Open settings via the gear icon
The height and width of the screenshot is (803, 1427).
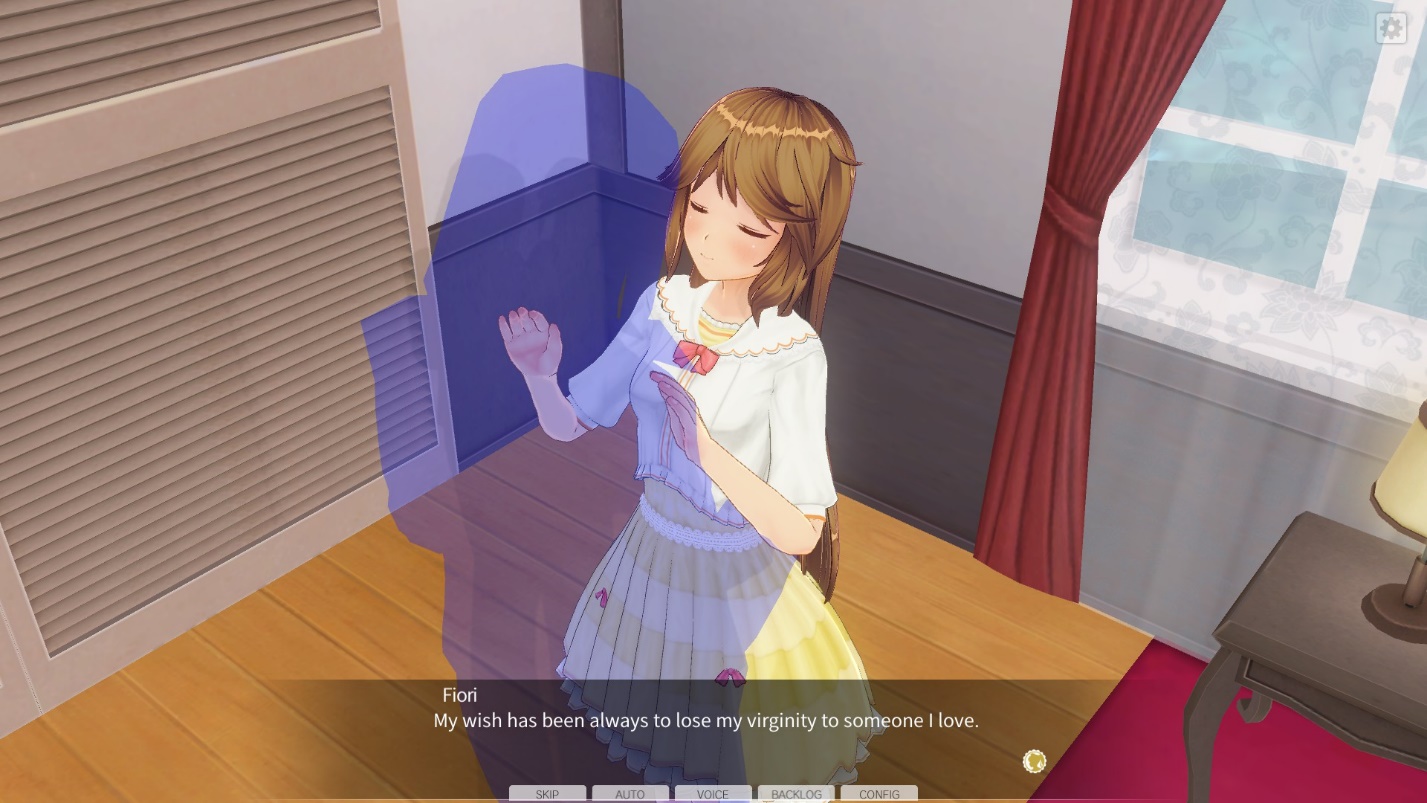point(1391,28)
